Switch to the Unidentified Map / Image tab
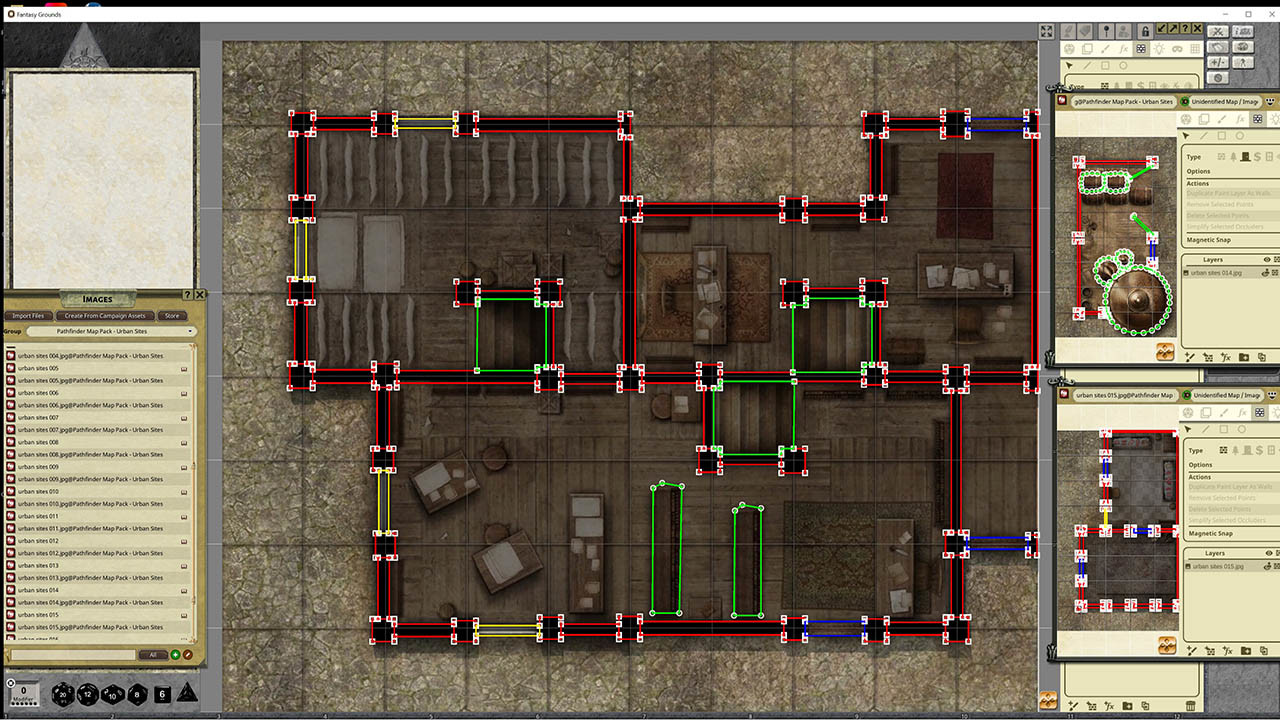This screenshot has height=720, width=1280. (1227, 101)
